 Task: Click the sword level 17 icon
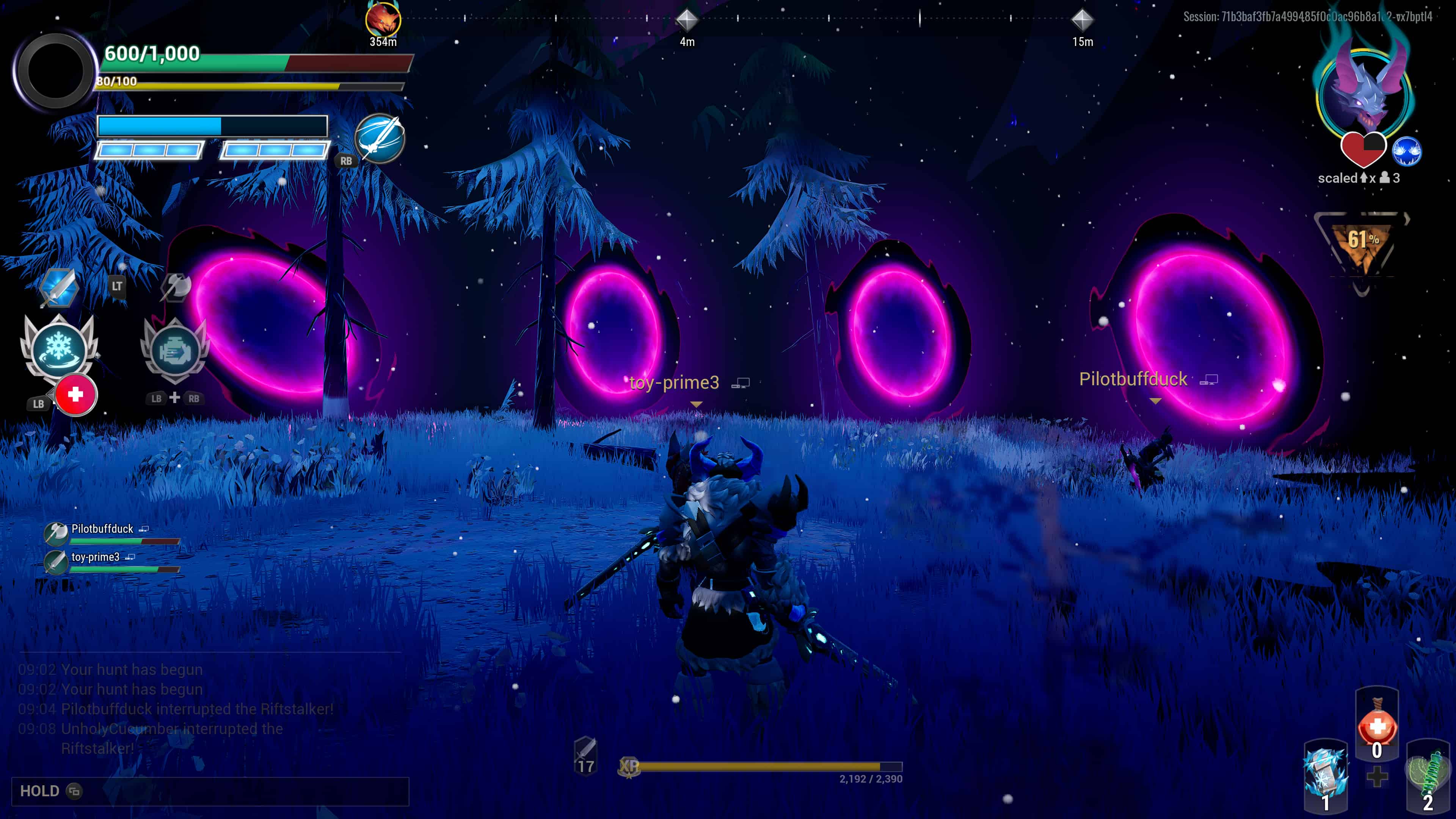coord(585,755)
